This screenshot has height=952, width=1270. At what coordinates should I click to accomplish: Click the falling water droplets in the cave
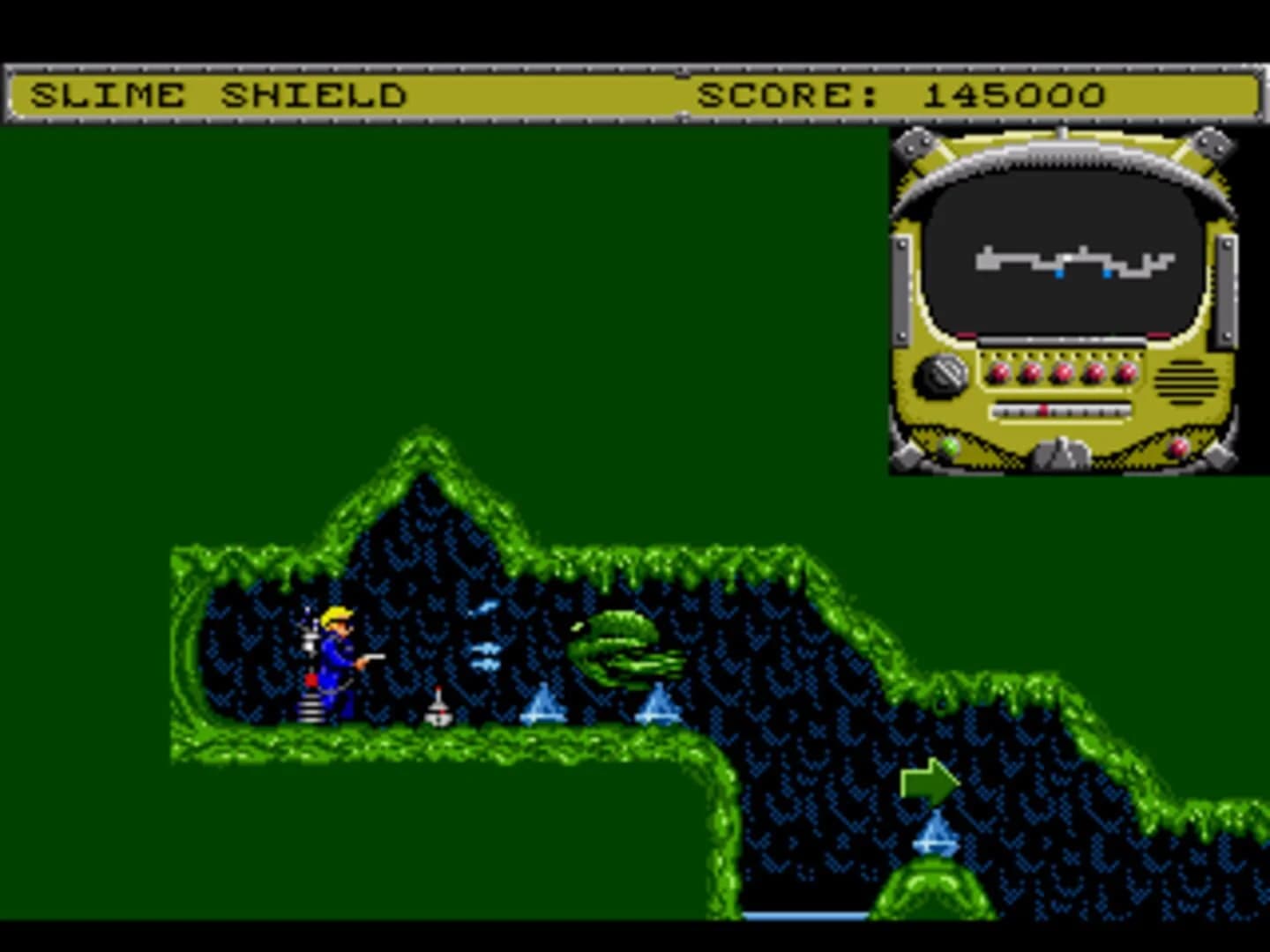click(x=487, y=648)
